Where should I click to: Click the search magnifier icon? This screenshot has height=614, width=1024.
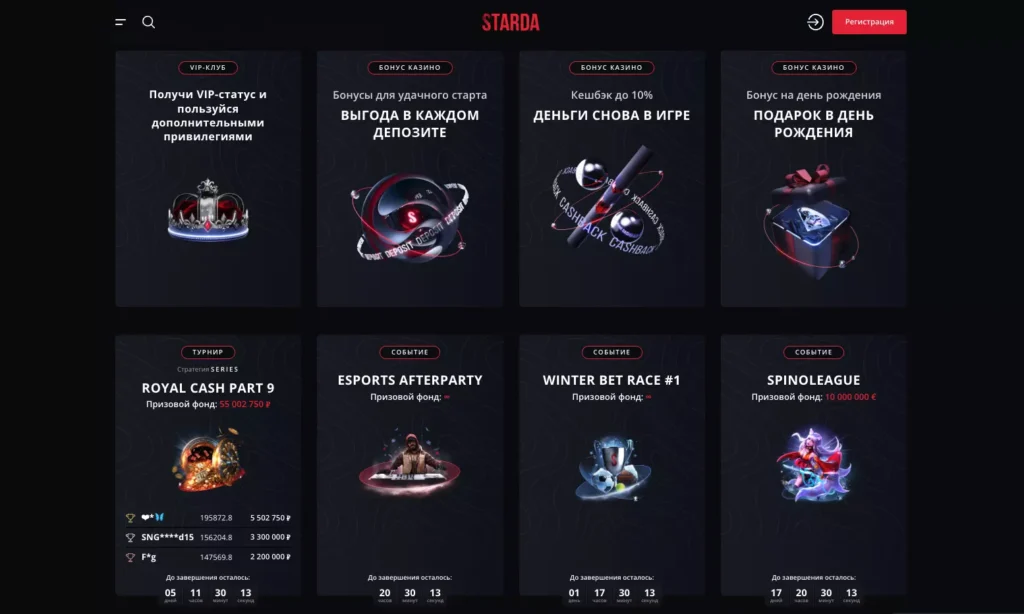149,22
